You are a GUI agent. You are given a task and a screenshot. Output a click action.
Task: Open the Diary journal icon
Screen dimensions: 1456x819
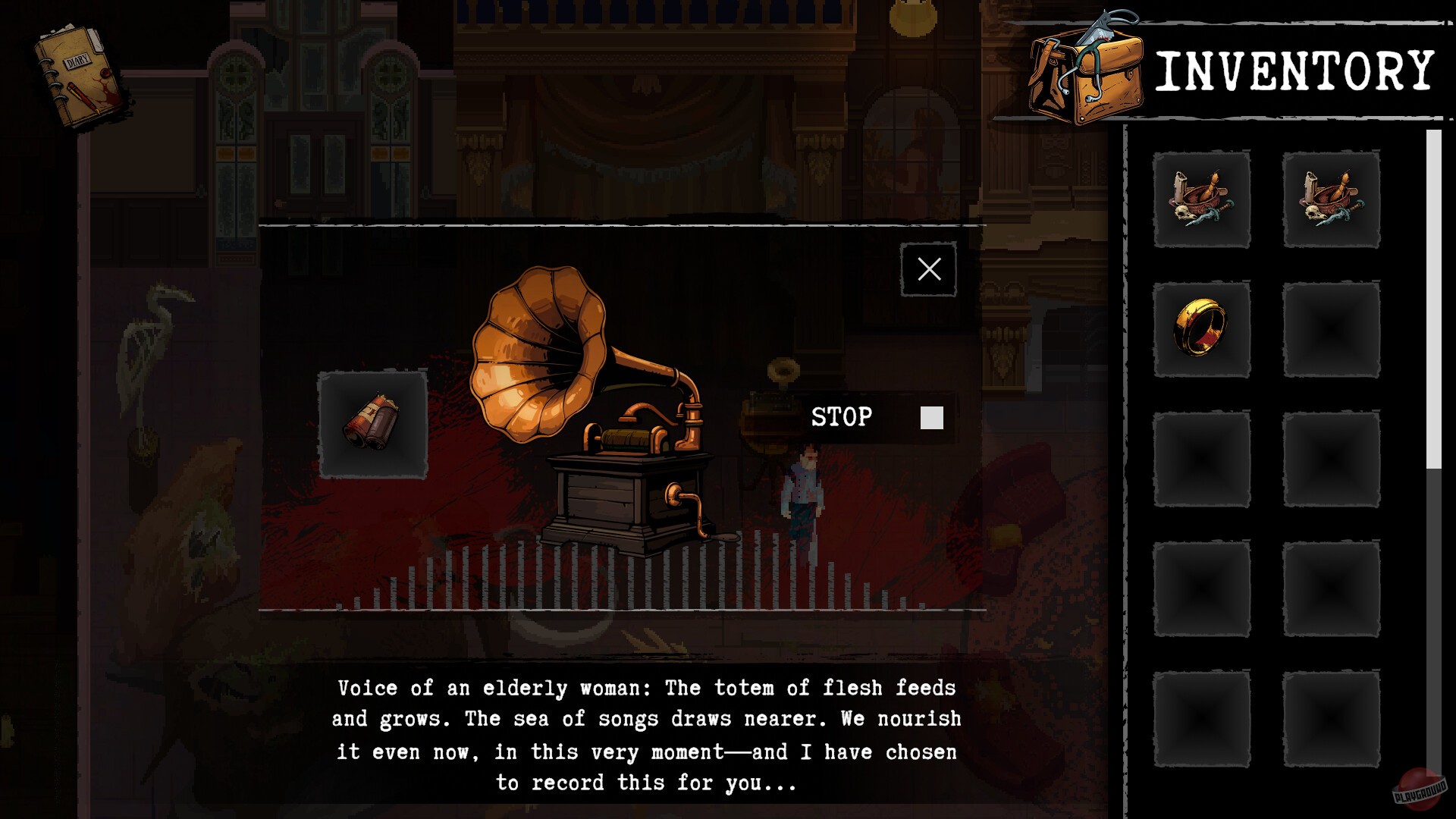(x=76, y=76)
